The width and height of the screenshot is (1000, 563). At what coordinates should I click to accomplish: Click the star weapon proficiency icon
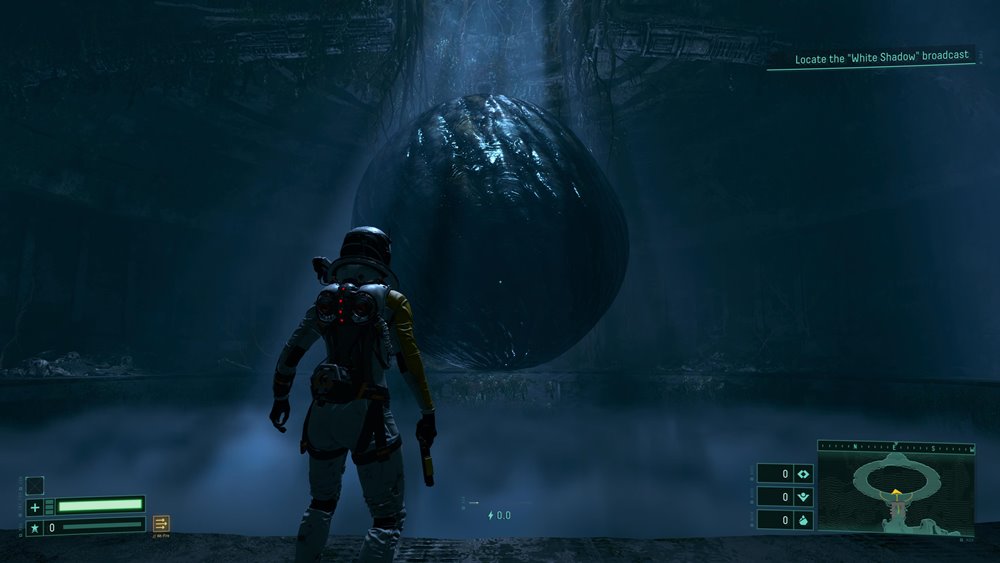pyautogui.click(x=34, y=527)
